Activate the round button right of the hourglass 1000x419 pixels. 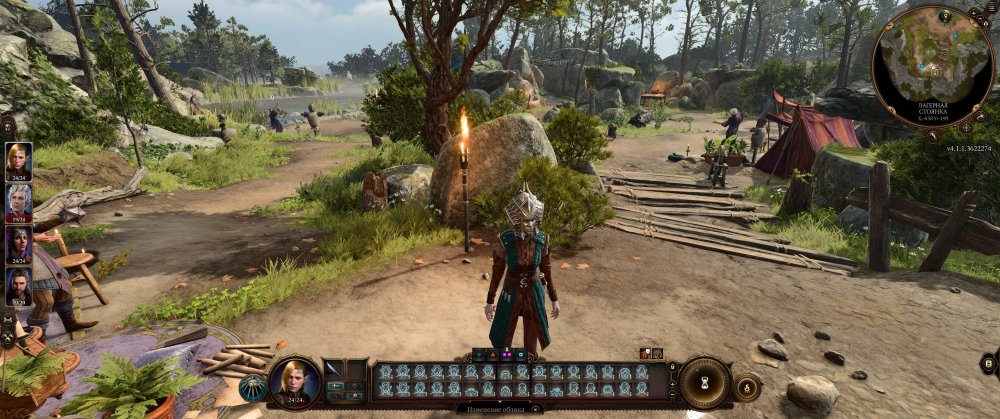[746, 386]
